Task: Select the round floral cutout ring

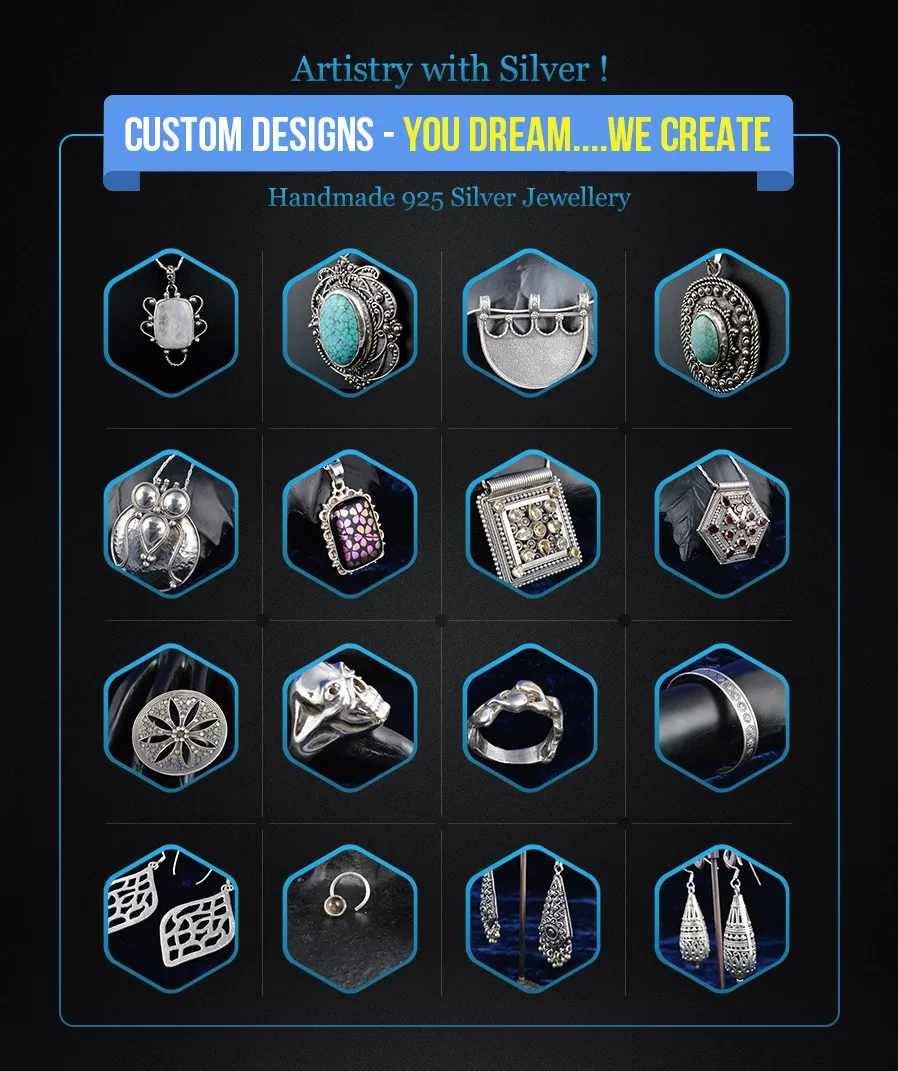Action: coord(171,718)
